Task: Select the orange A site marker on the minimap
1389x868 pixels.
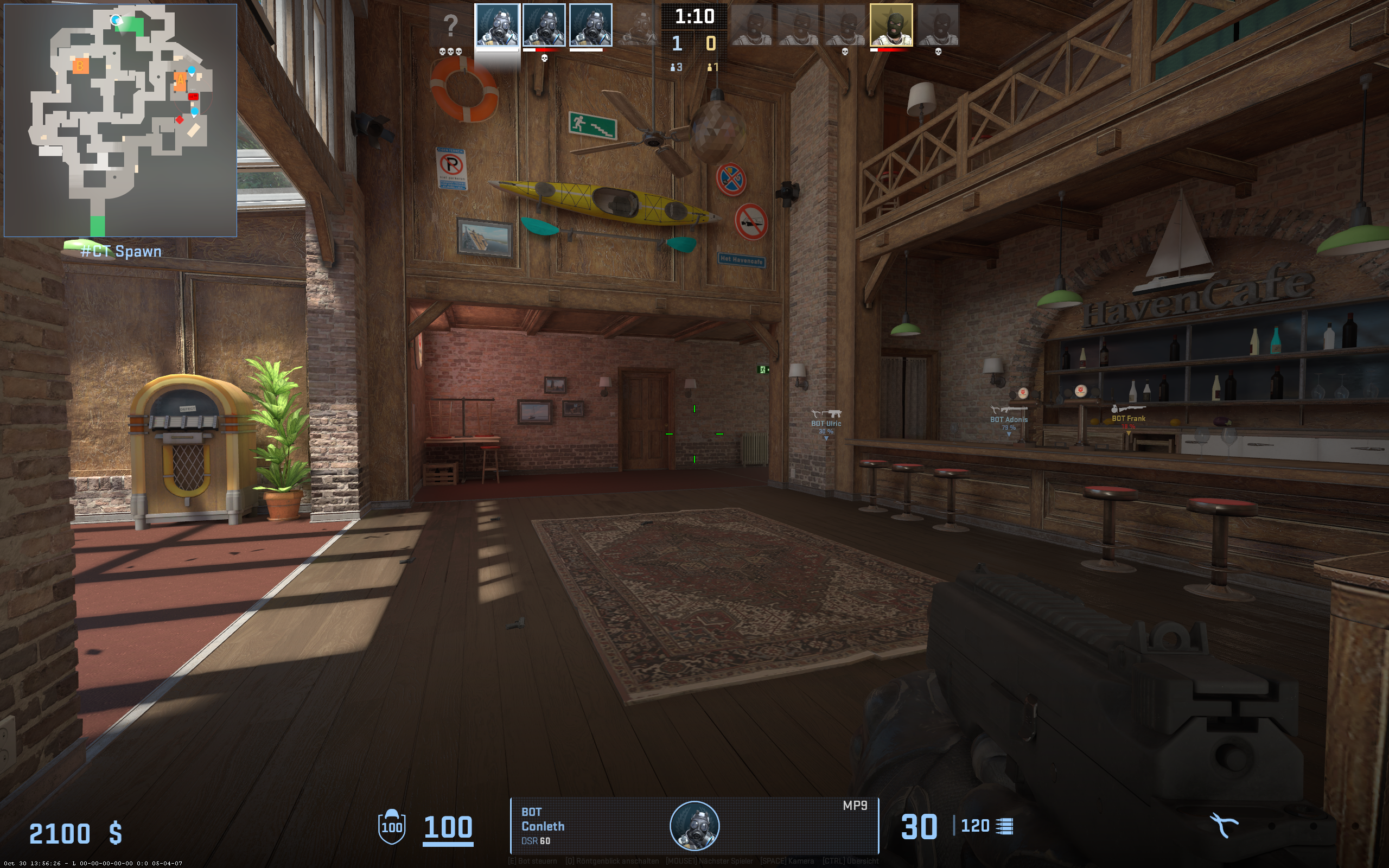Action: click(x=180, y=80)
